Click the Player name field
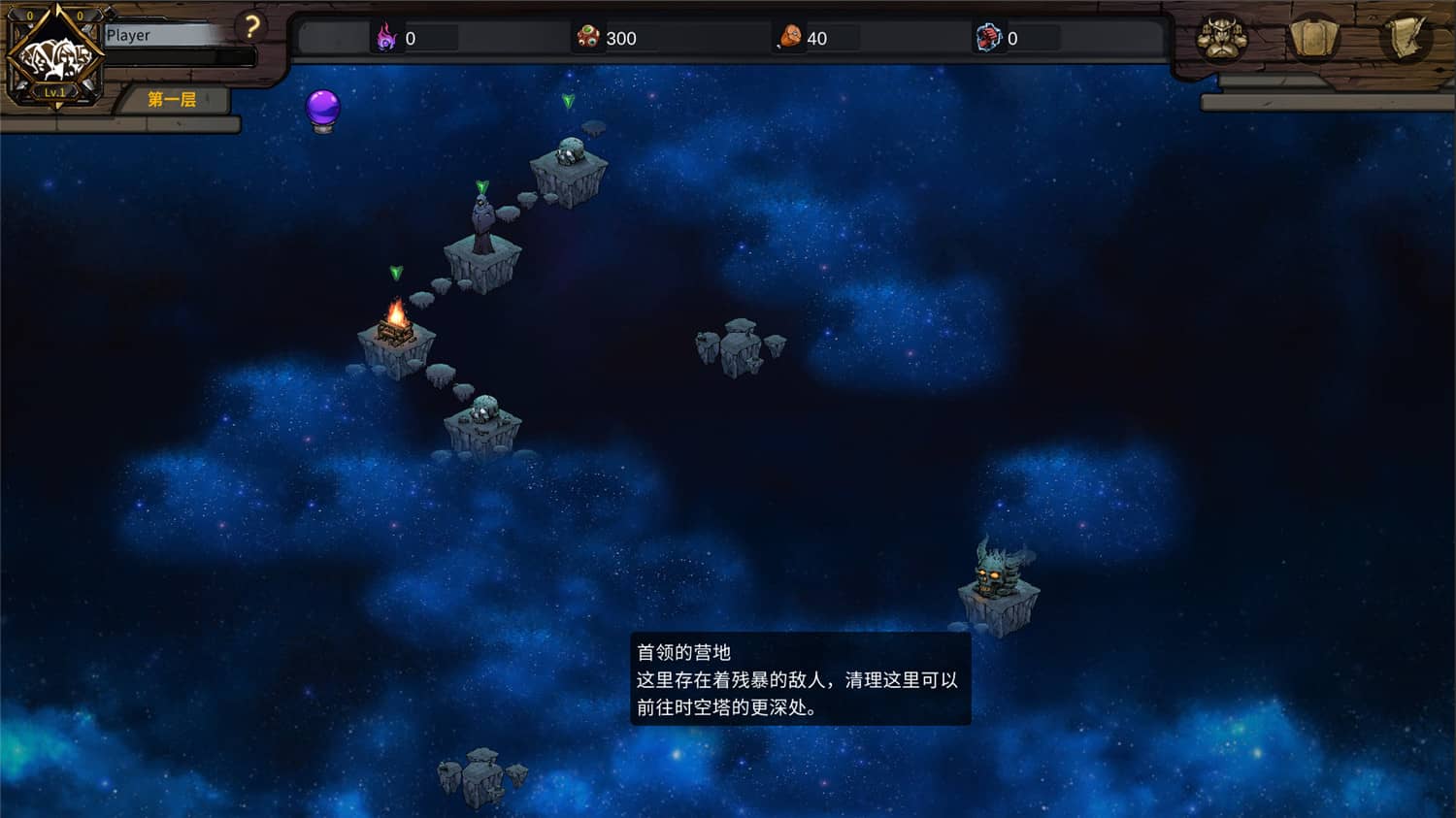The image size is (1456, 818). tap(165, 35)
